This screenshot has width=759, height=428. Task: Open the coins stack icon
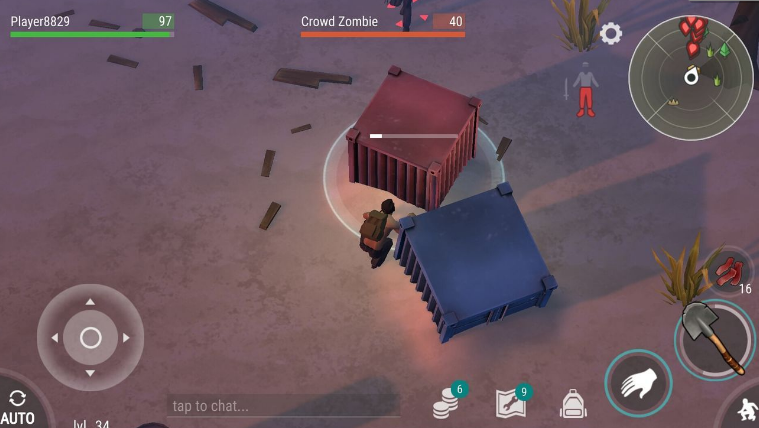click(447, 402)
